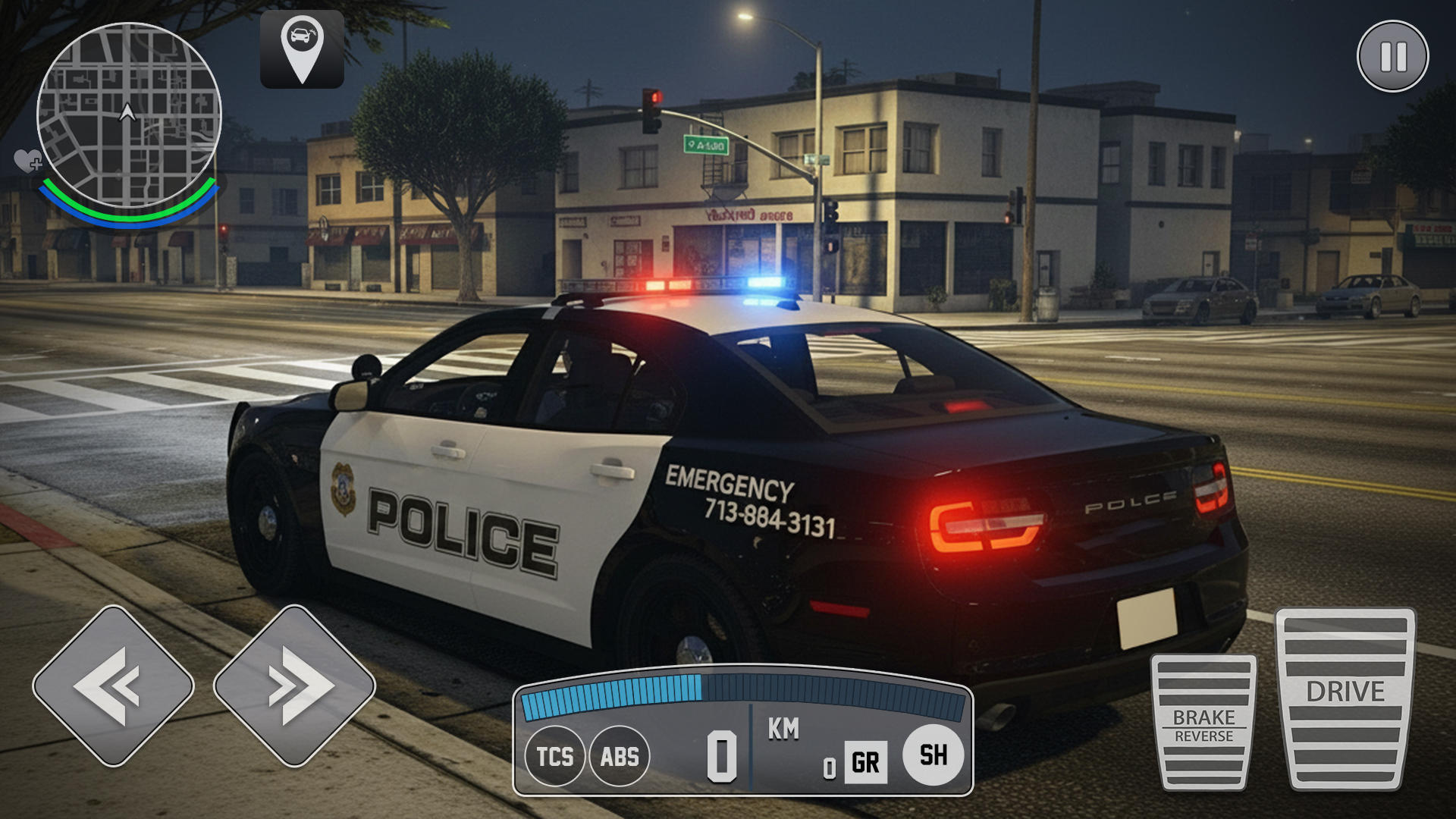The height and width of the screenshot is (819, 1456).
Task: Pause the game
Action: (1392, 57)
